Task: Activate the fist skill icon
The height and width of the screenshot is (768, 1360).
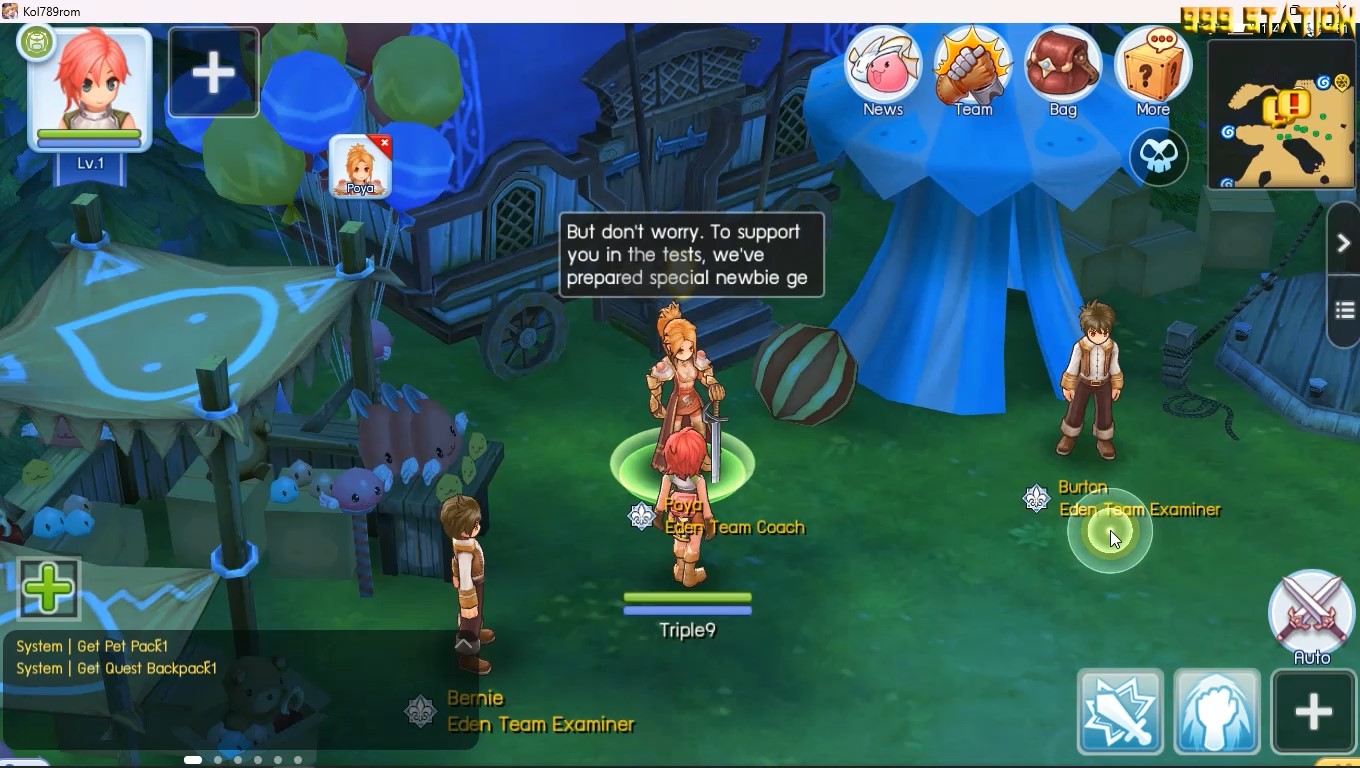Action: point(1216,711)
